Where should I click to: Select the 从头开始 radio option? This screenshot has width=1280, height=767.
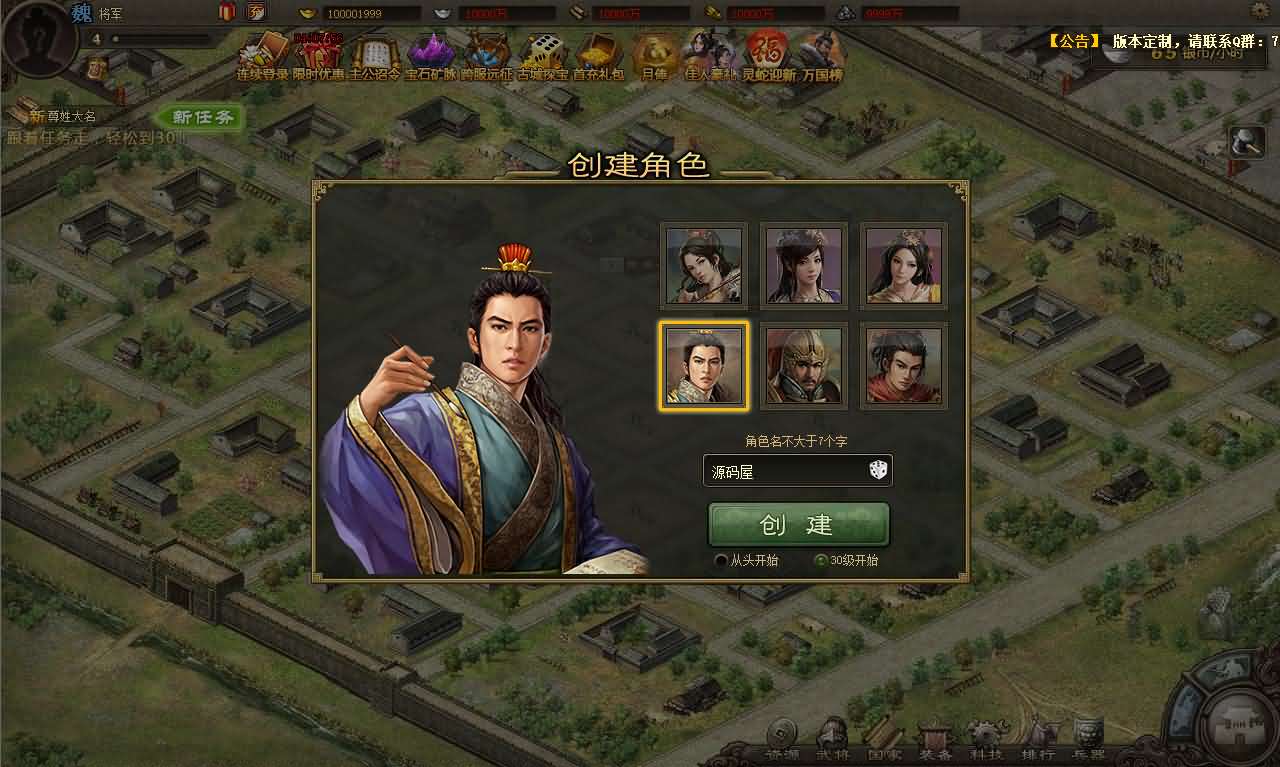tap(721, 561)
